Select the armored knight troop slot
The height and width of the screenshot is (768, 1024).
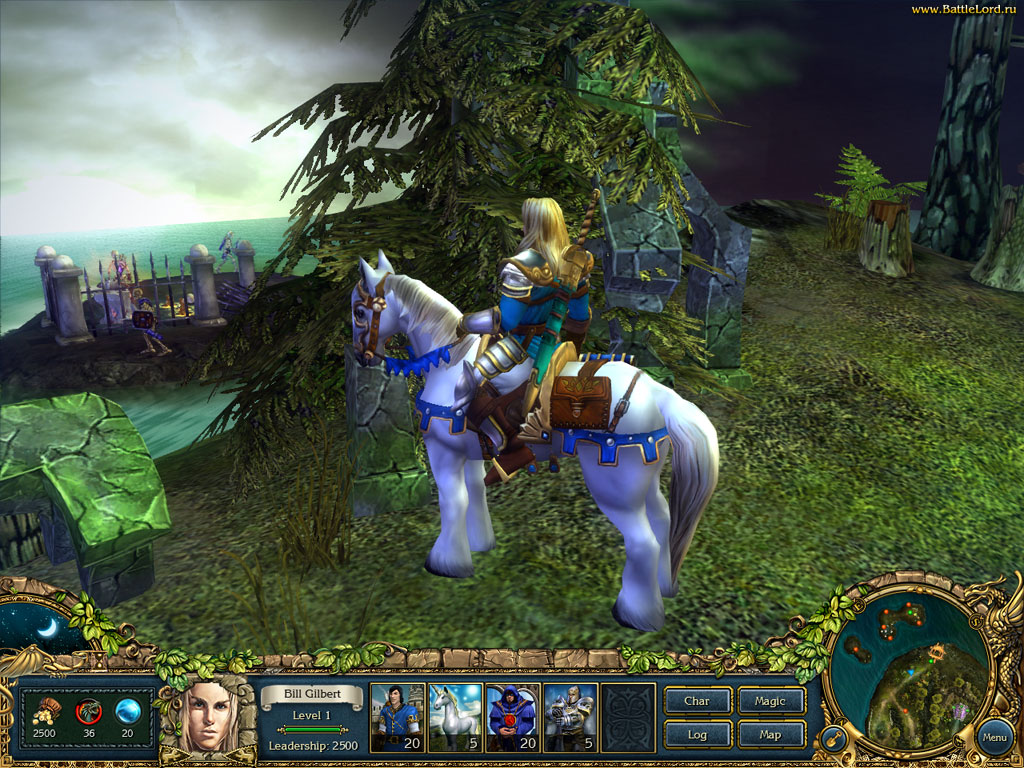[570, 716]
